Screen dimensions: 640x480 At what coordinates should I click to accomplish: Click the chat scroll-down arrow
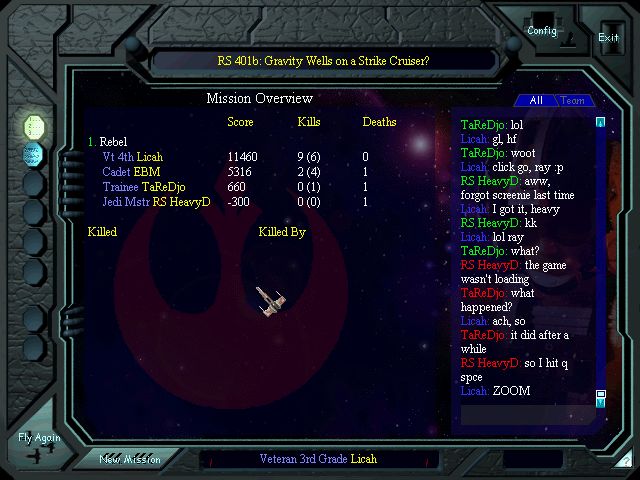(x=600, y=400)
